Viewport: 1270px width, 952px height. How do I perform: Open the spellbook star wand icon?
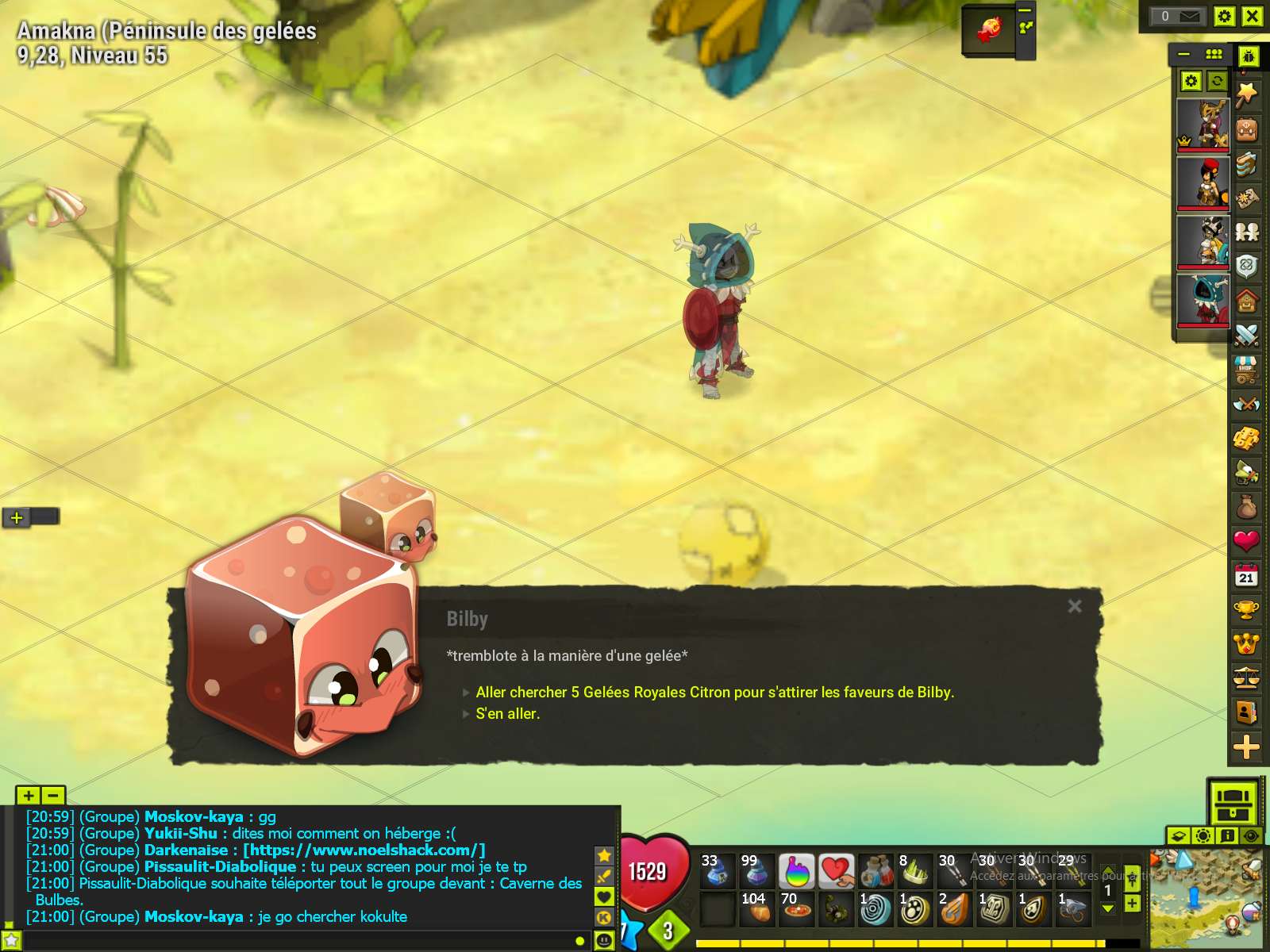click(1246, 94)
